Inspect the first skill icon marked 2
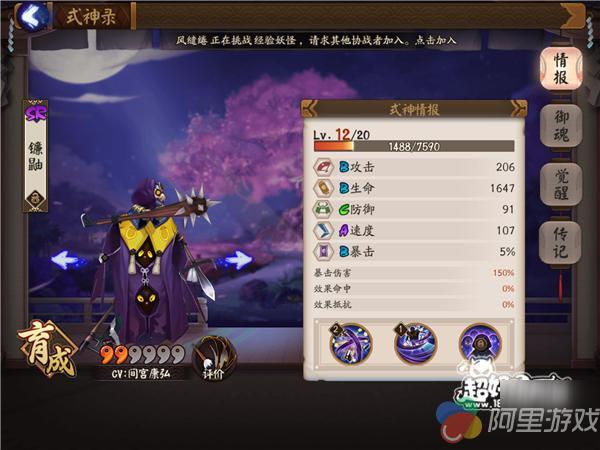 [x=351, y=343]
